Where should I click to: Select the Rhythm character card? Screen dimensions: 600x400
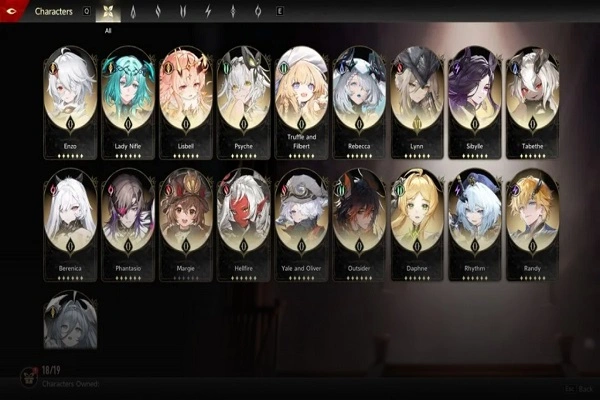point(475,222)
